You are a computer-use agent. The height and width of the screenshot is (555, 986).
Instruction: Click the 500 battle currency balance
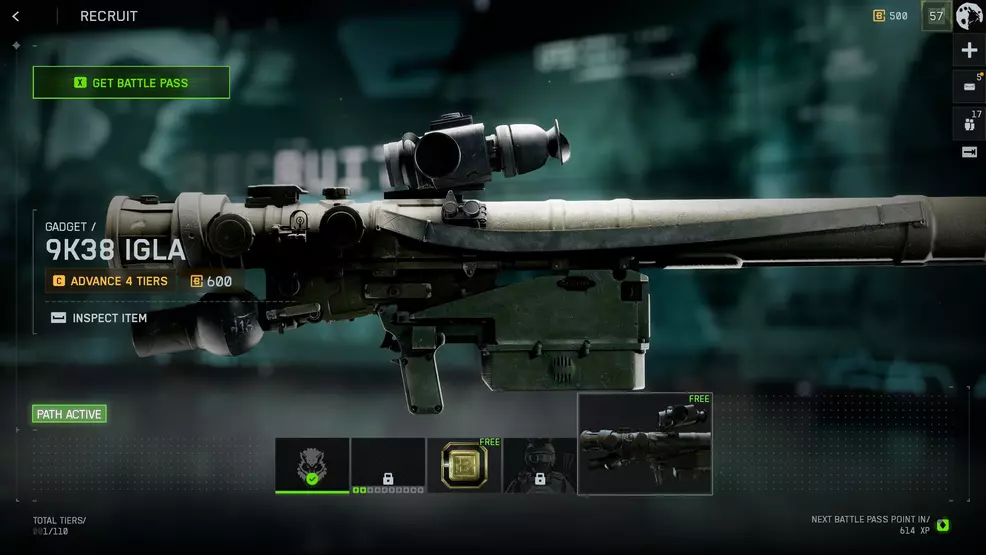click(x=890, y=16)
